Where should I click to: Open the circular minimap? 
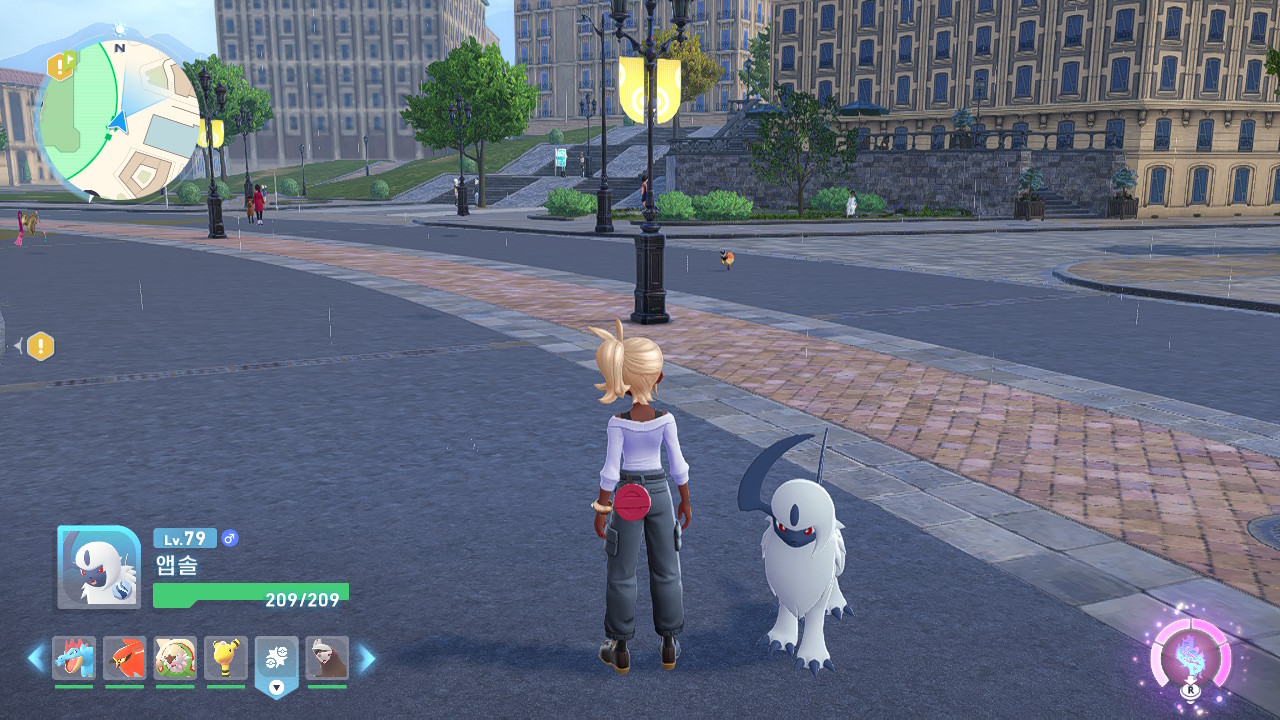[119, 119]
